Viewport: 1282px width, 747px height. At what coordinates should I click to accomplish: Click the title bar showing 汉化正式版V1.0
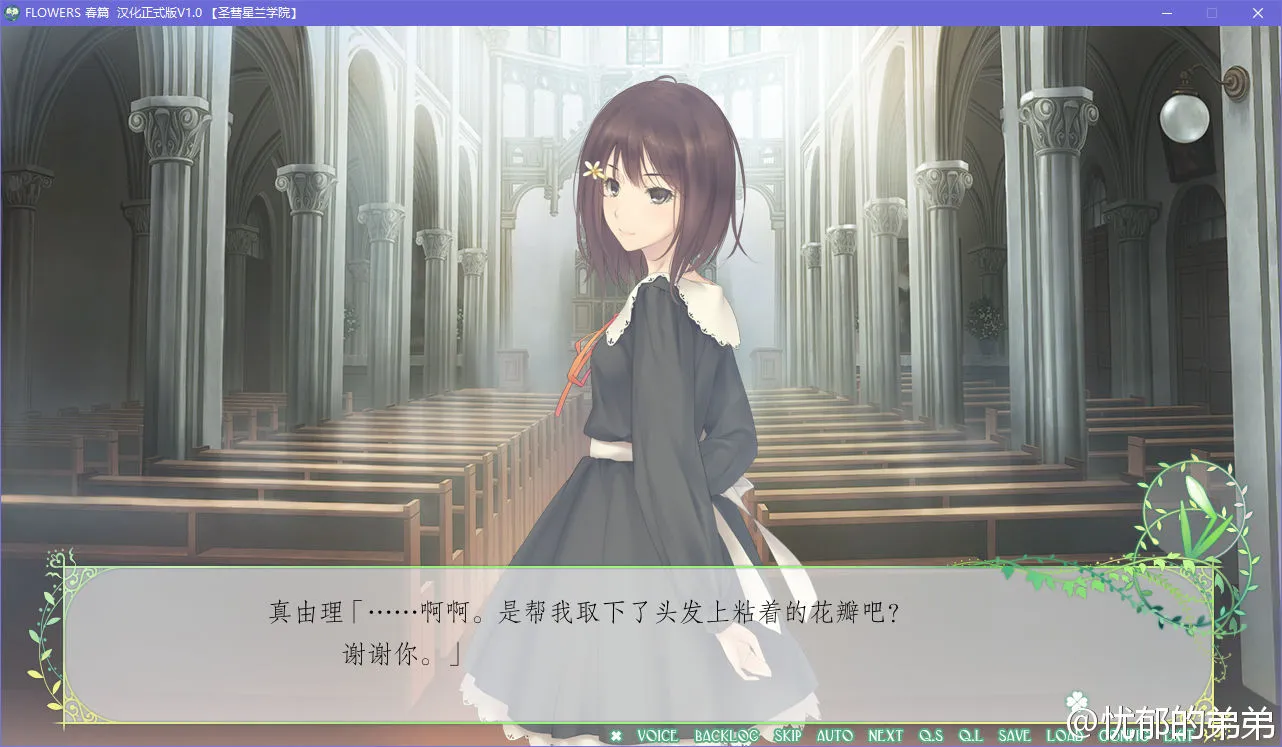160,13
